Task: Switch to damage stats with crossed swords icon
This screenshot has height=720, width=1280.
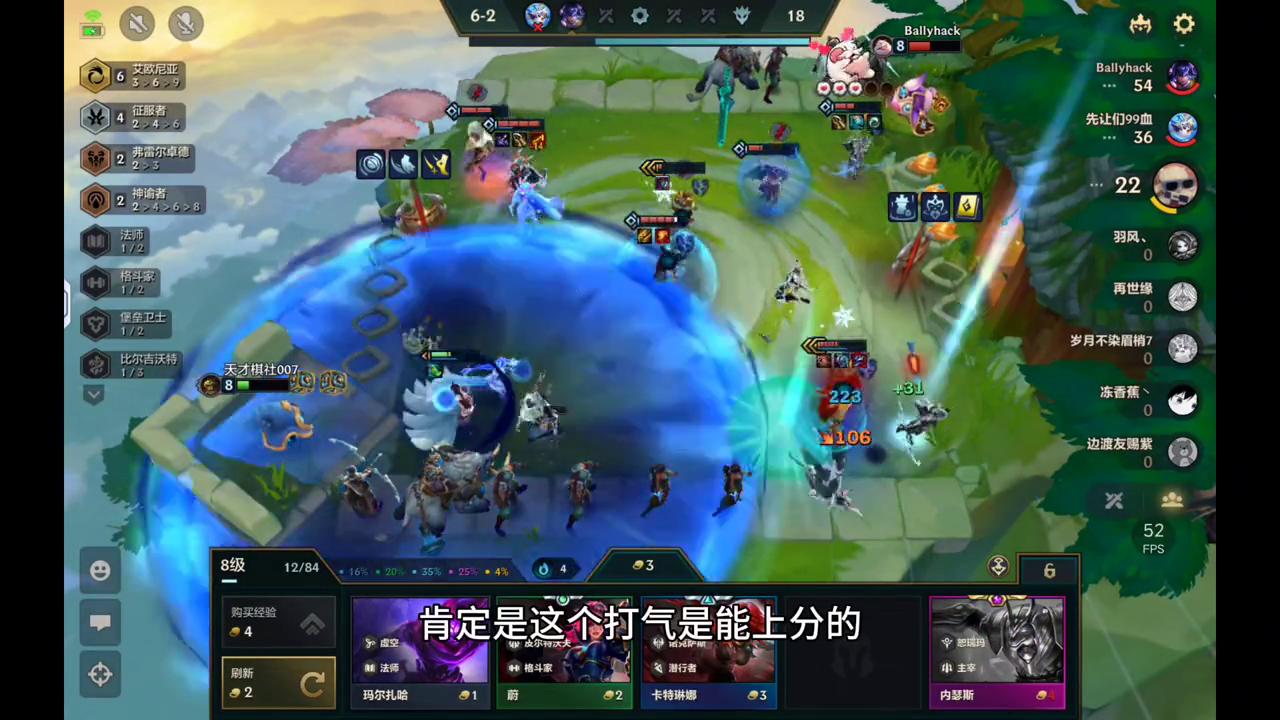Action: tap(1114, 501)
